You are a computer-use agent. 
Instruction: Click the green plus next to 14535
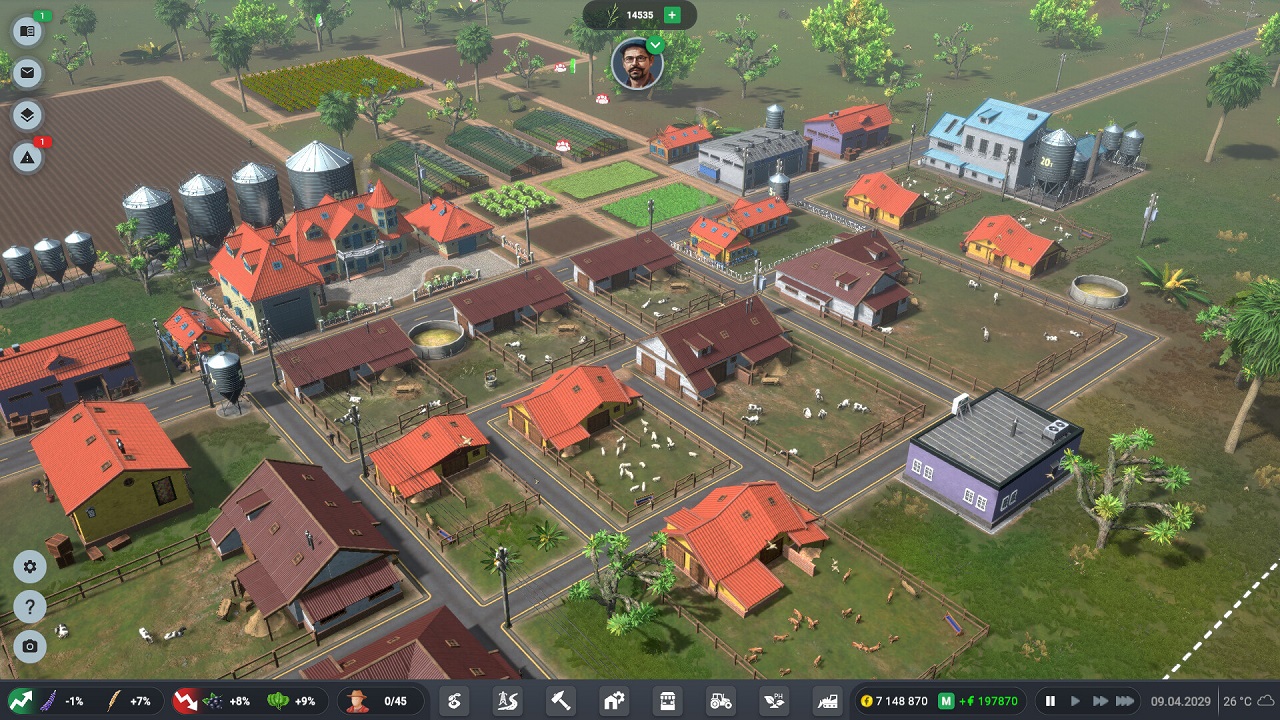click(674, 15)
